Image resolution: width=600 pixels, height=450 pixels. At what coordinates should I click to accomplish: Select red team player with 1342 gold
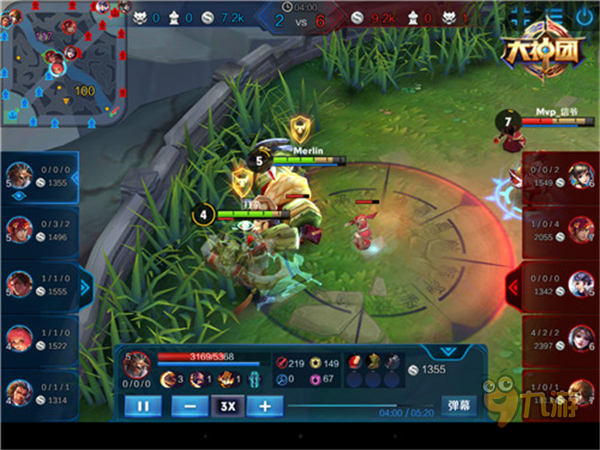click(560, 283)
